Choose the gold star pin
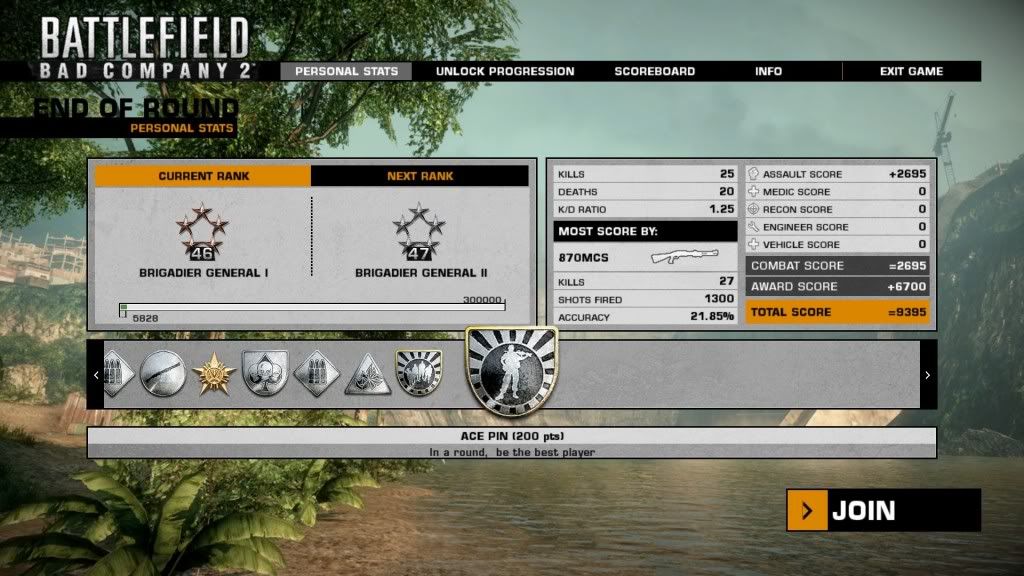The width and height of the screenshot is (1024, 576). (214, 374)
